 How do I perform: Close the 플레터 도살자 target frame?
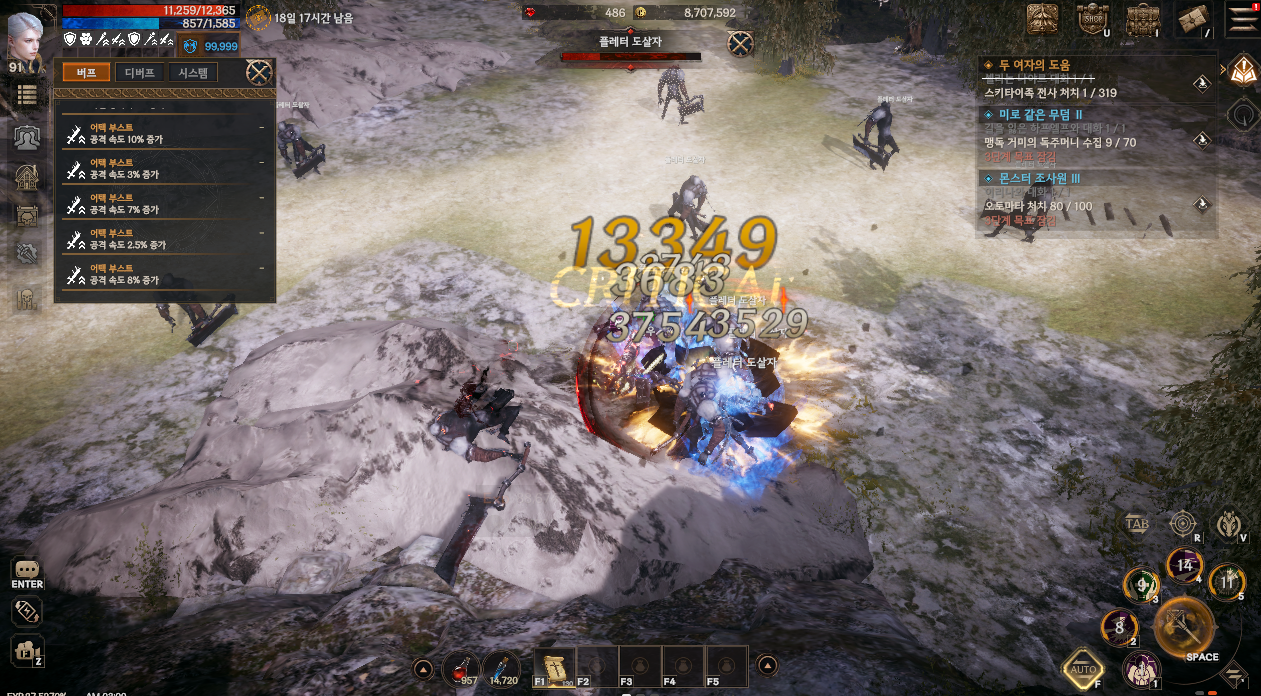[740, 43]
